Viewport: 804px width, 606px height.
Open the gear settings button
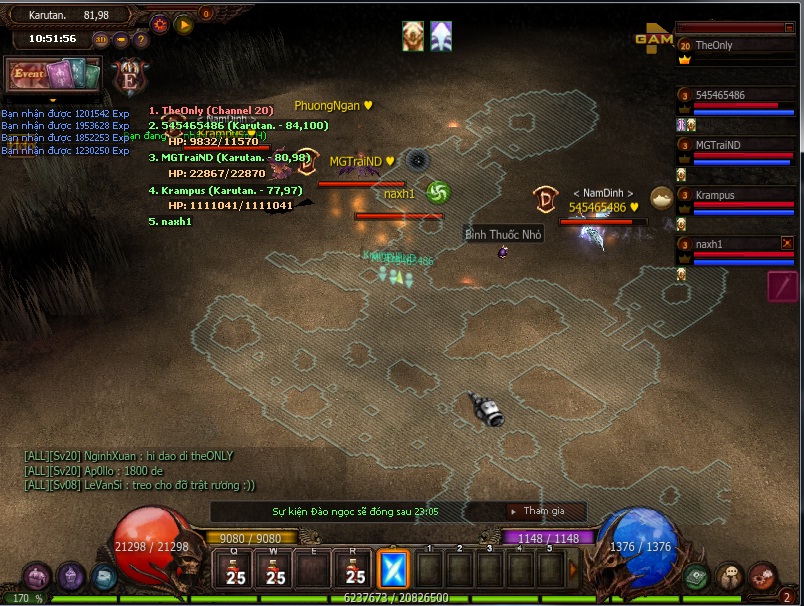pyautogui.click(x=160, y=25)
